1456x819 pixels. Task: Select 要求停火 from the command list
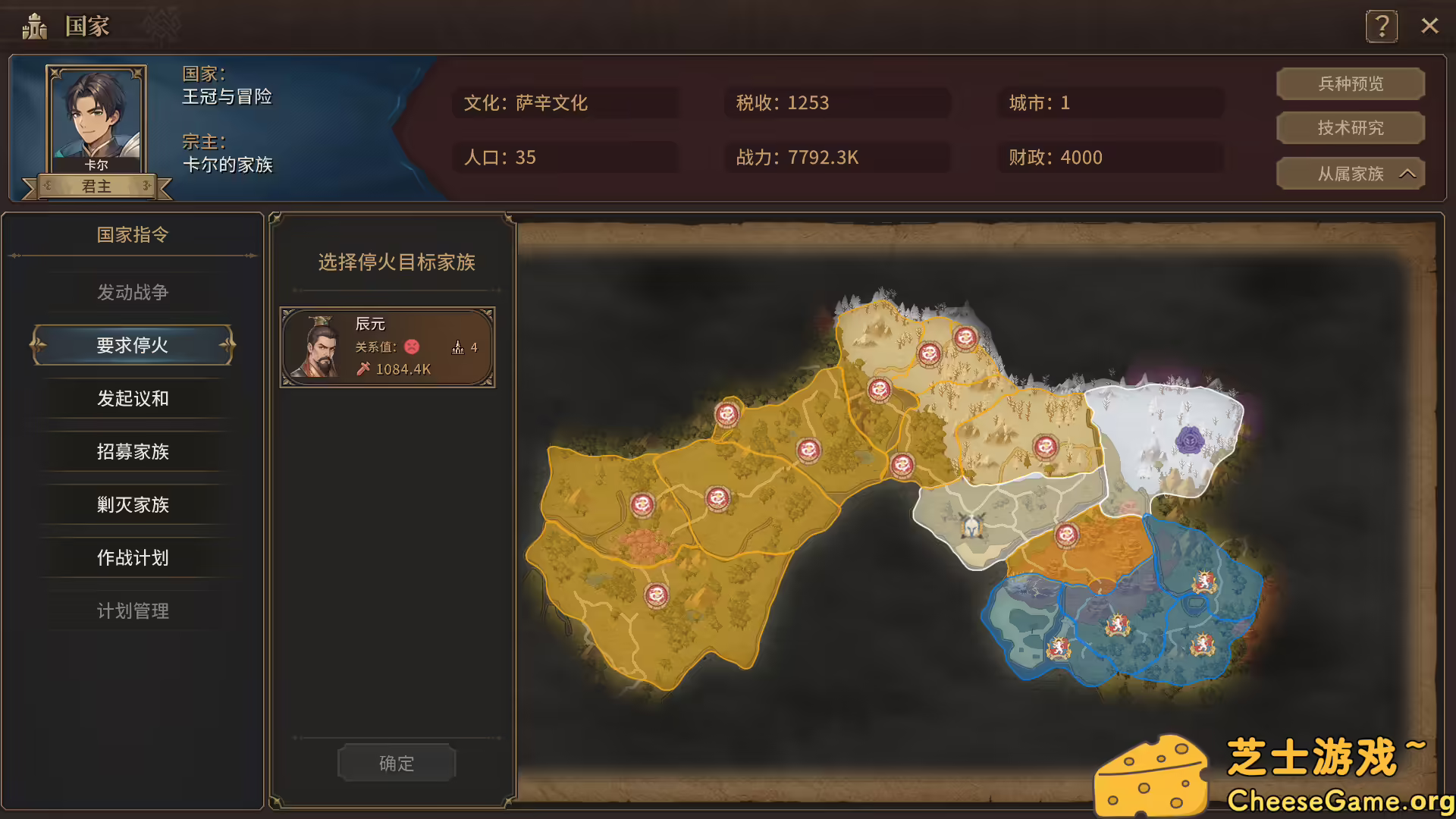coord(133,344)
